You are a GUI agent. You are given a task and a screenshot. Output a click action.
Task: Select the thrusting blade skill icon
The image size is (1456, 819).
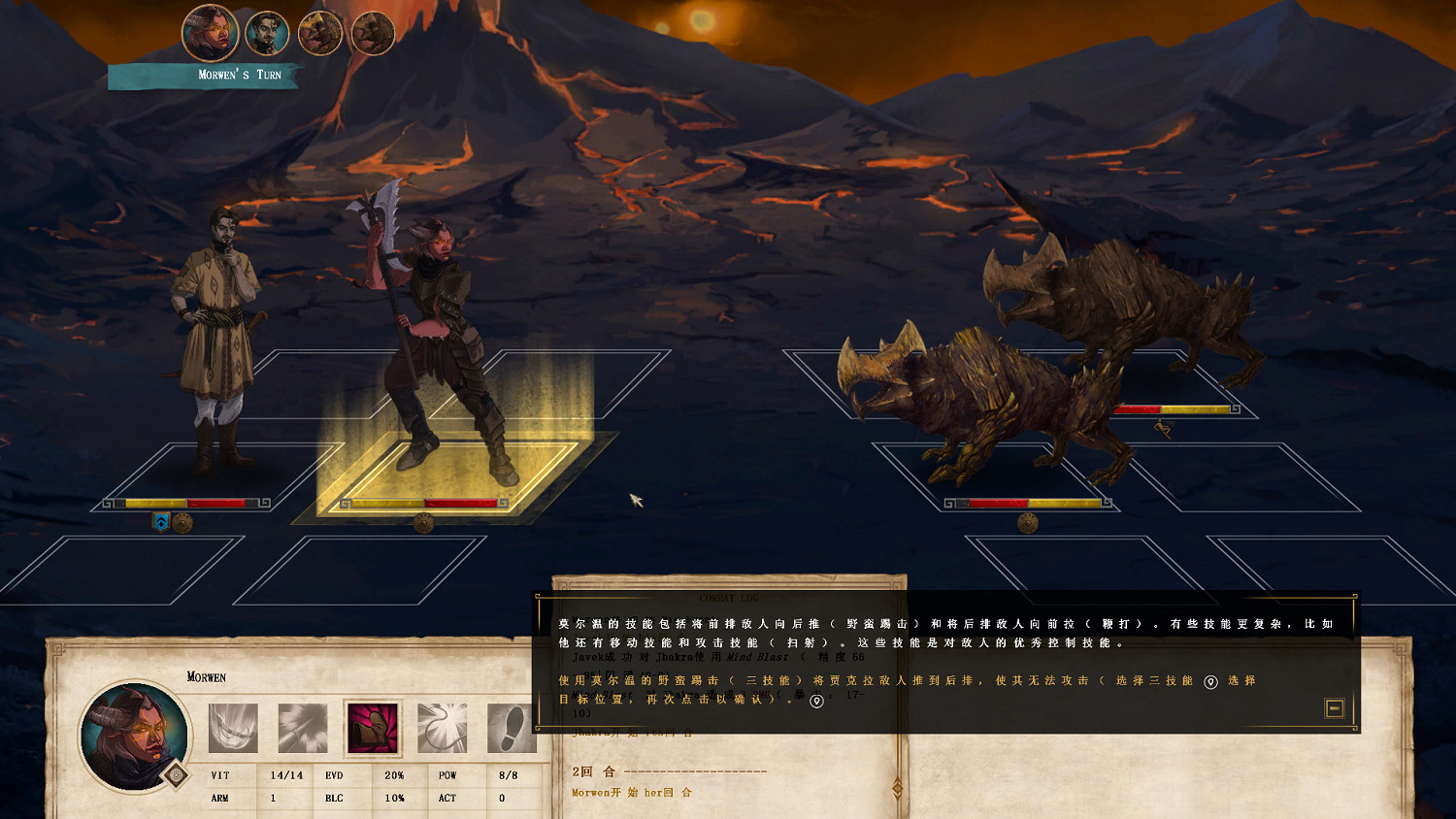click(302, 728)
